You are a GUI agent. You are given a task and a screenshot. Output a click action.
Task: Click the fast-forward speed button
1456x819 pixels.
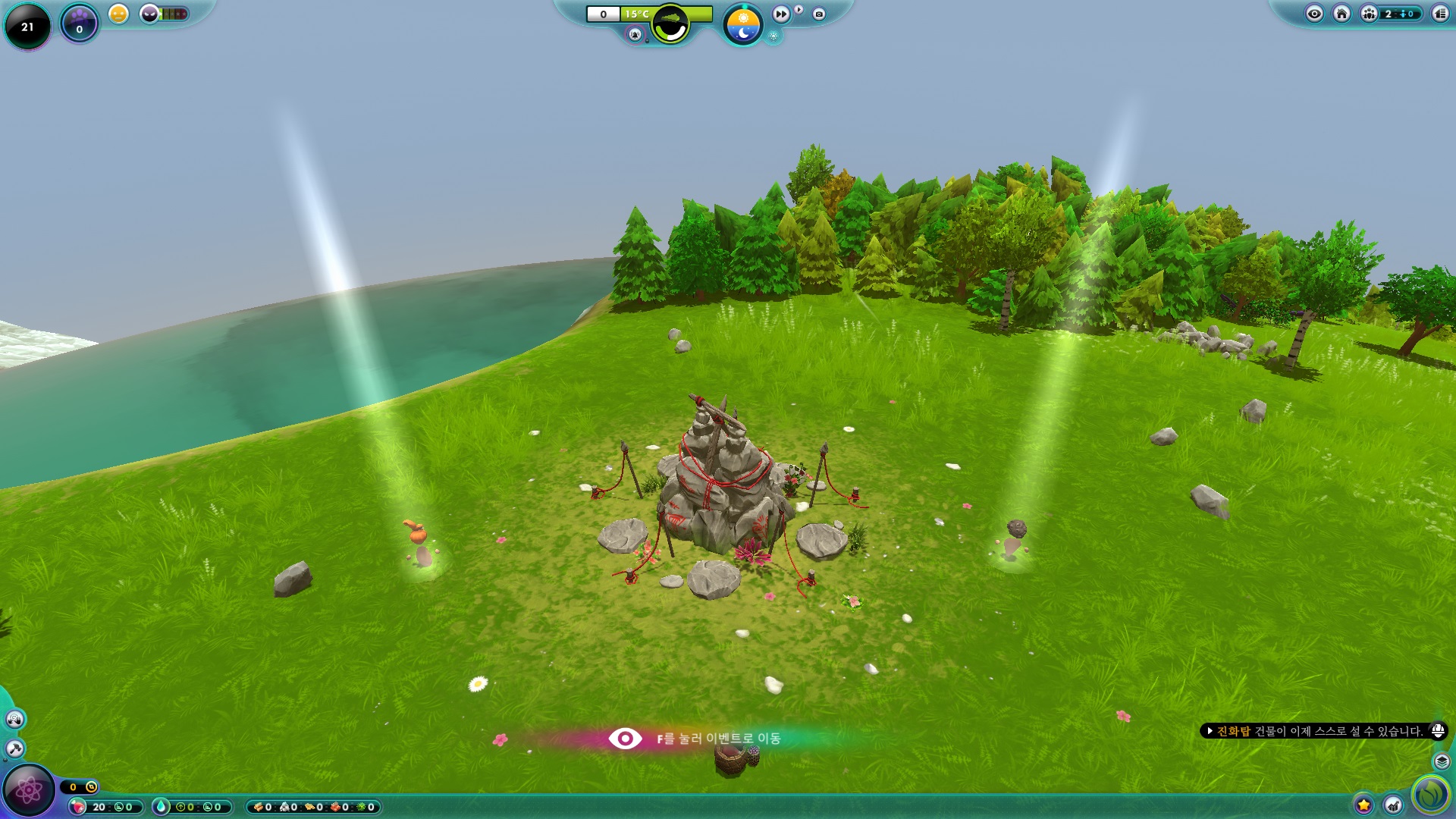(780, 14)
